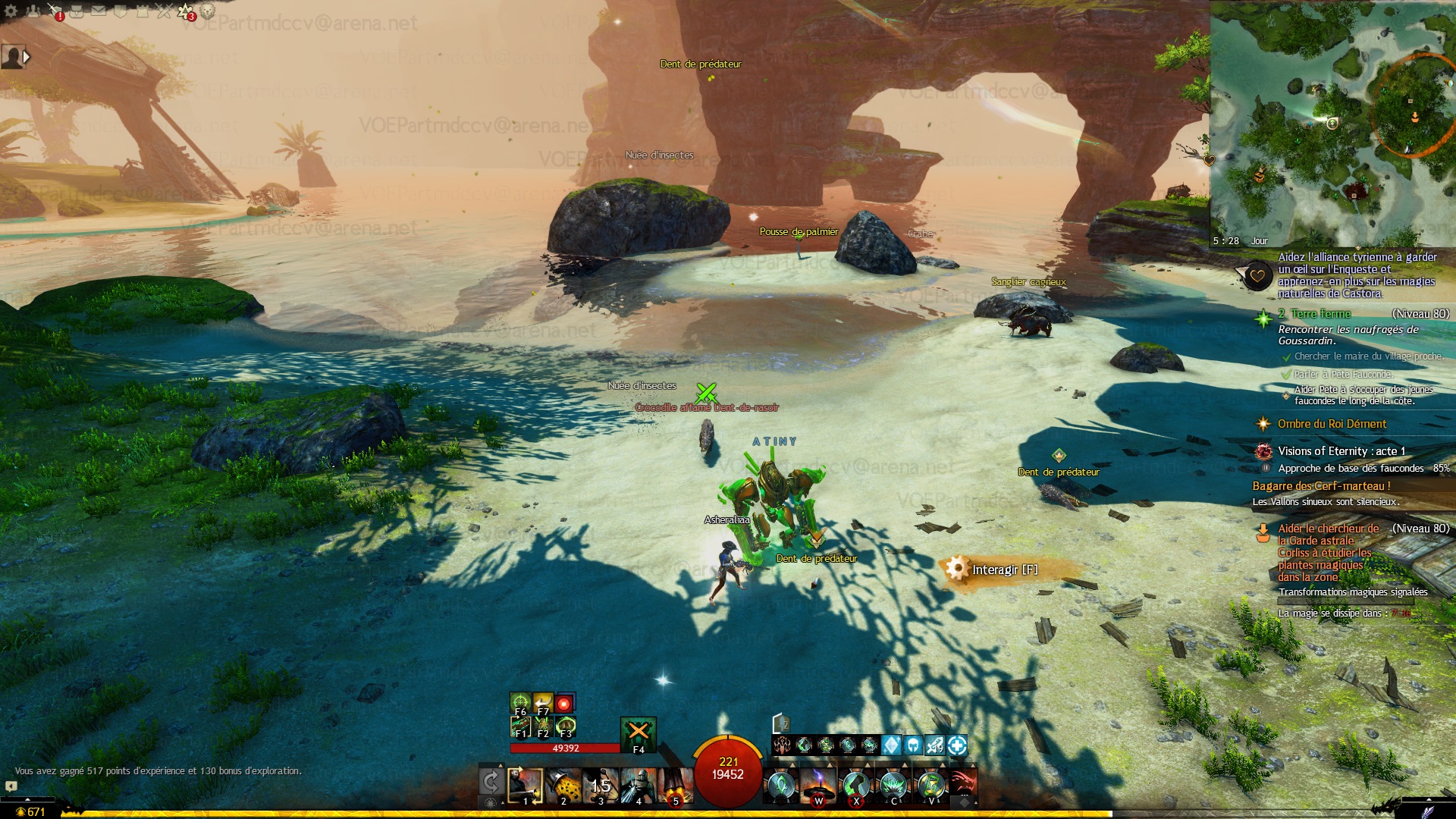Activate the weapon swap button

coord(491,782)
